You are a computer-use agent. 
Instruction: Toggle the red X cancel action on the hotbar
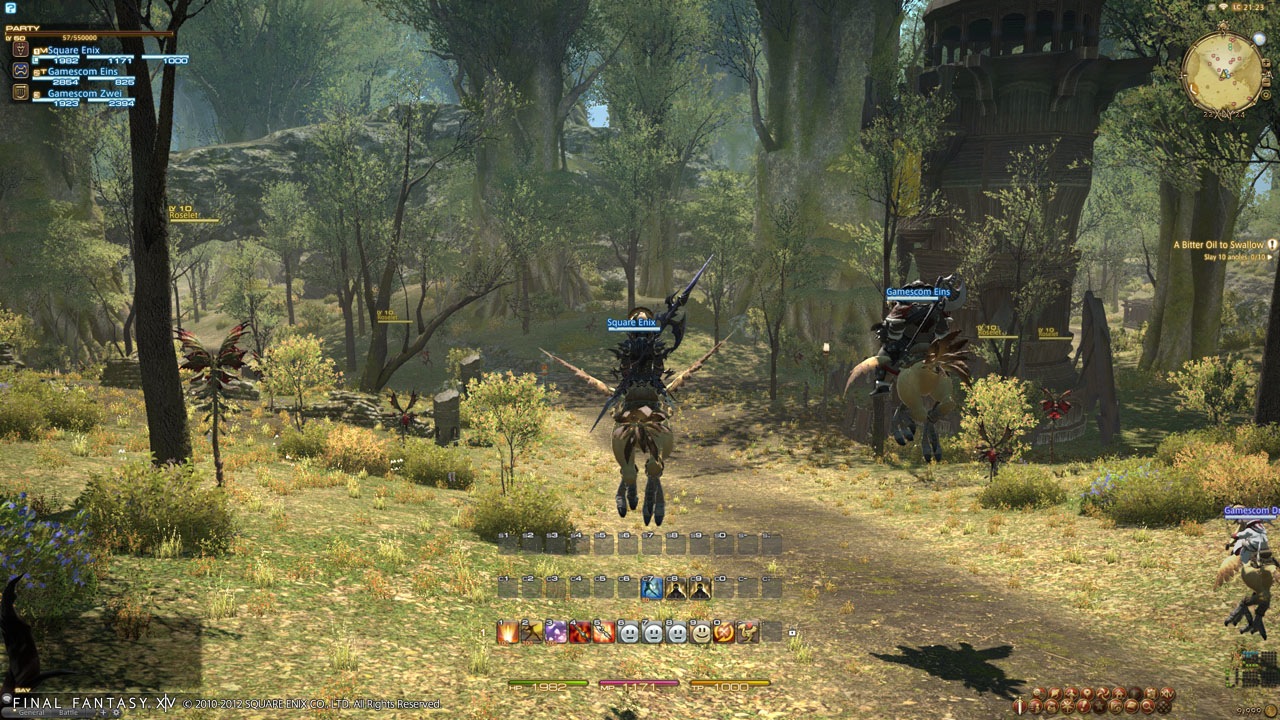726,633
